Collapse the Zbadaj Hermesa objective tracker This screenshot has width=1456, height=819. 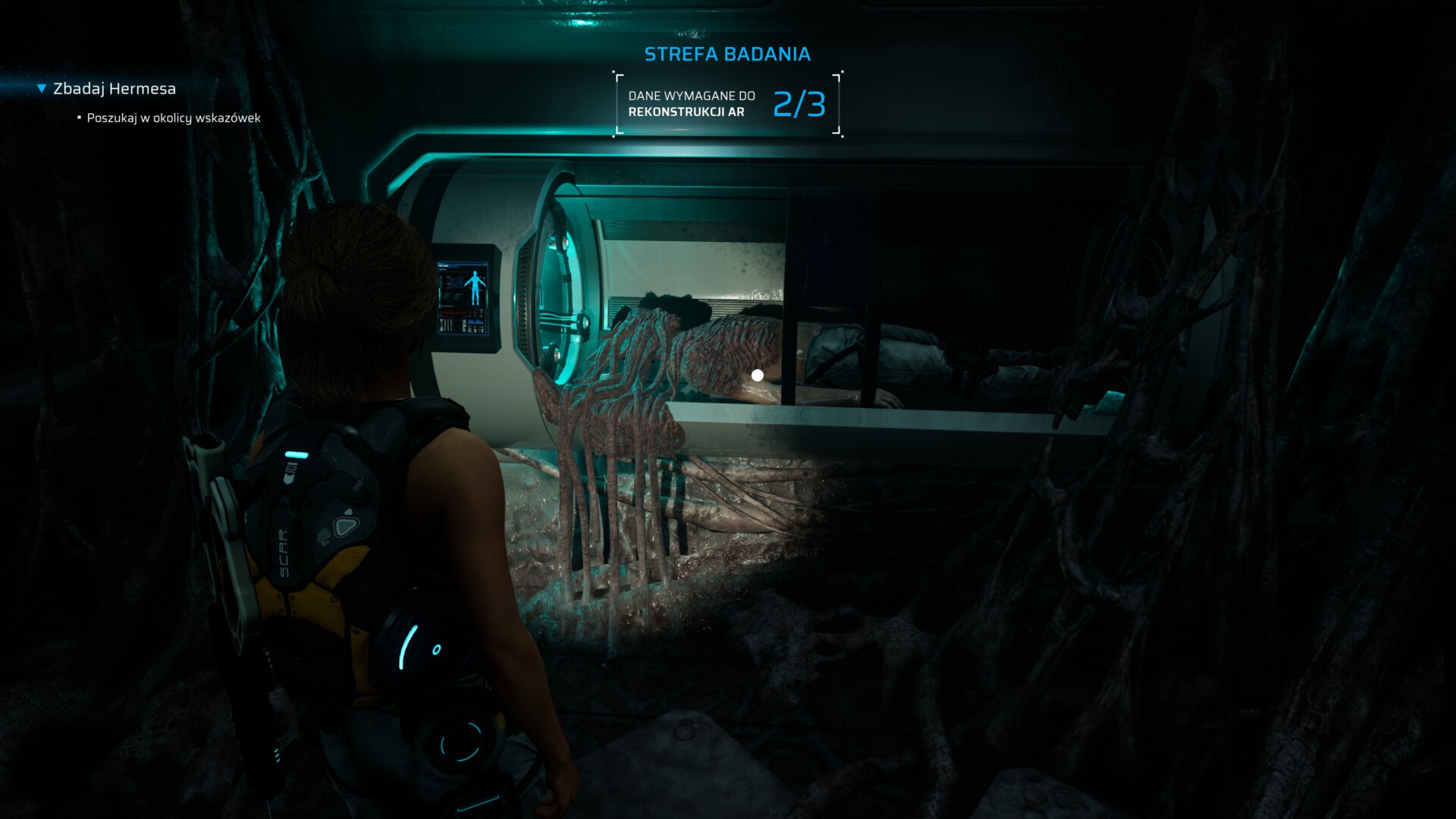click(42, 89)
